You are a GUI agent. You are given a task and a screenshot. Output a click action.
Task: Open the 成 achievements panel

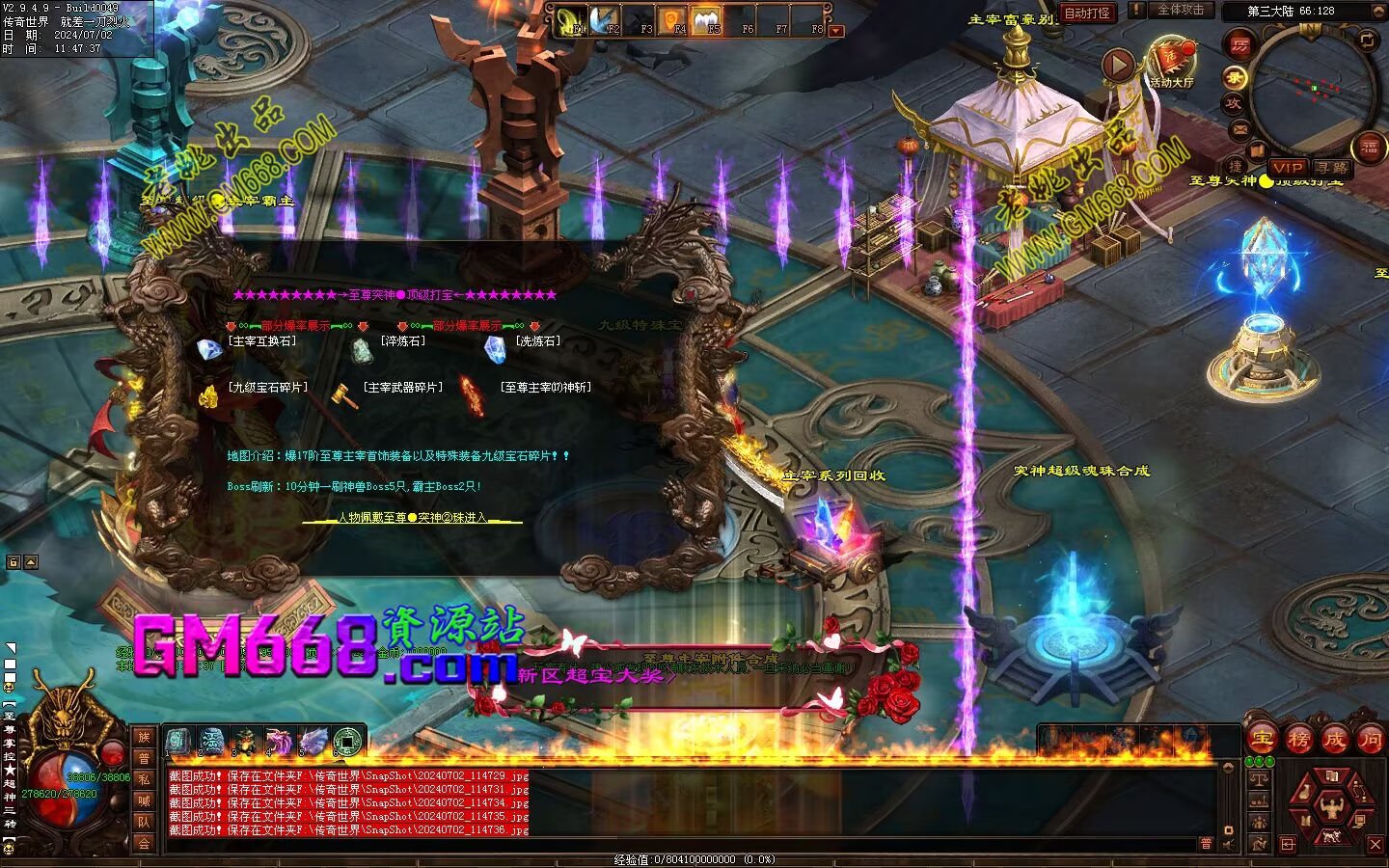[x=1335, y=739]
